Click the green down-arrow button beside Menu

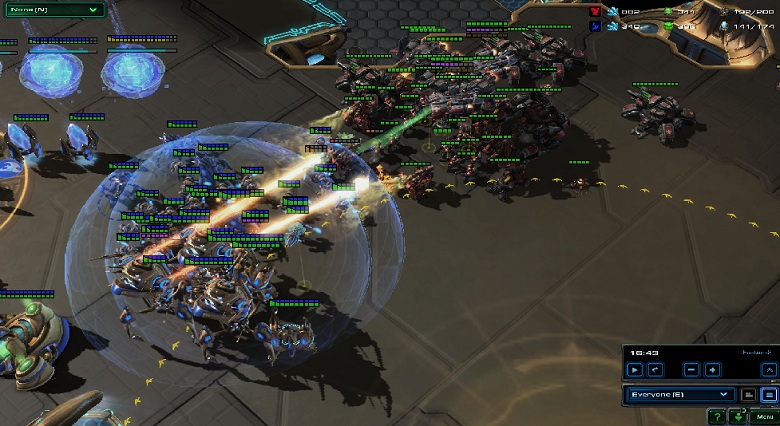click(x=738, y=416)
